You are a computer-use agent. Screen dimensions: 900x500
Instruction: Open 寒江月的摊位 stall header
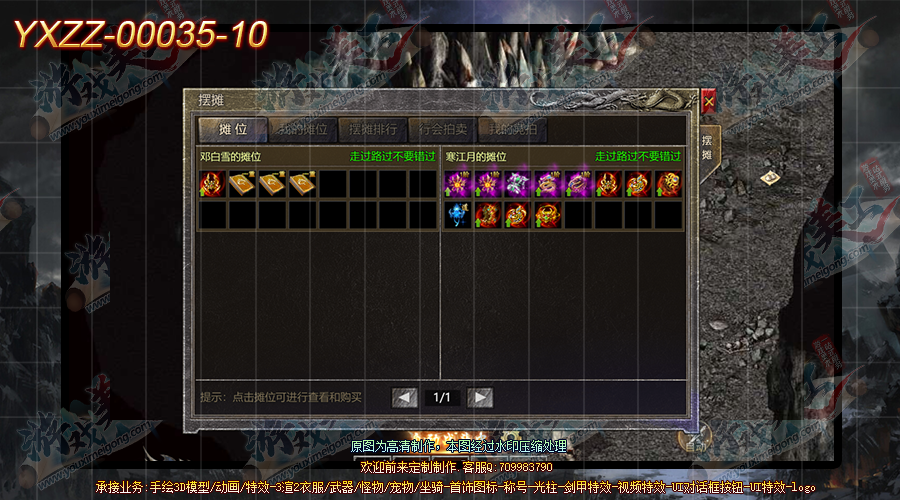(x=477, y=157)
